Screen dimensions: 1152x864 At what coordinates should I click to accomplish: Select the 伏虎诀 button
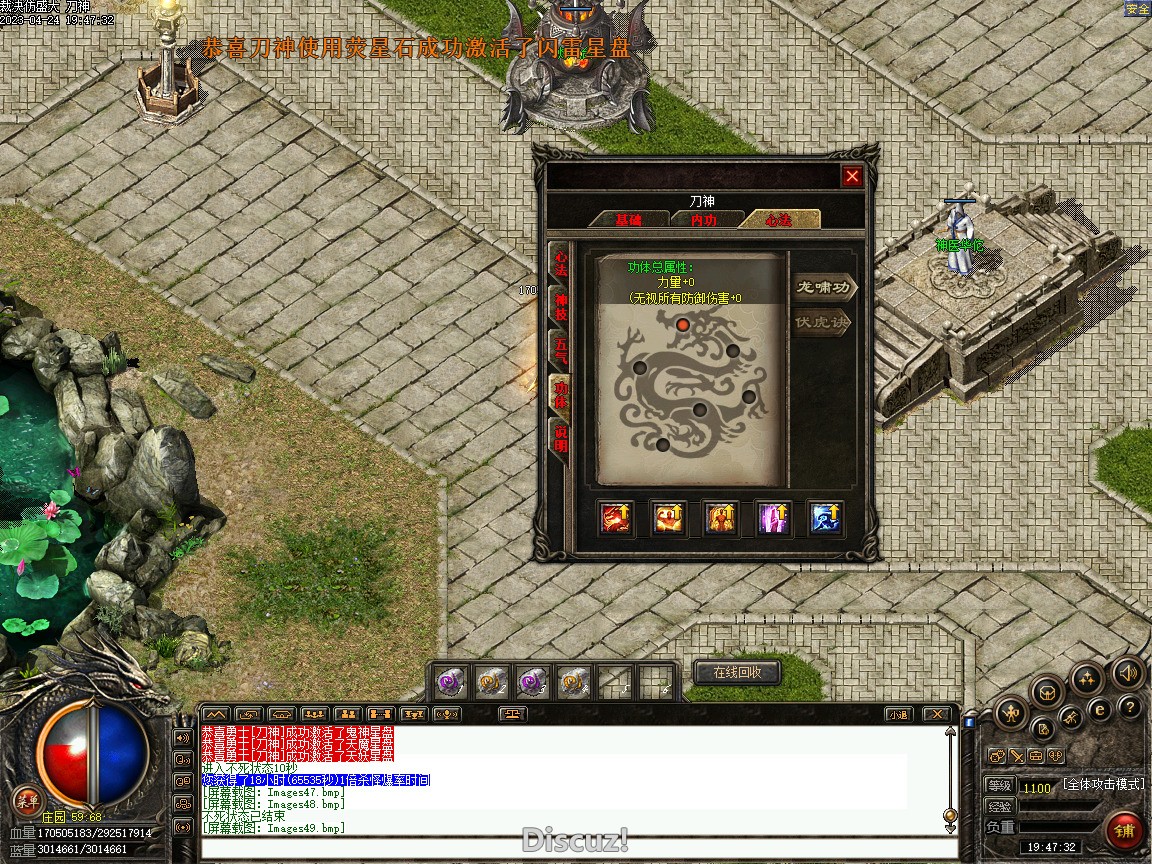tap(822, 323)
